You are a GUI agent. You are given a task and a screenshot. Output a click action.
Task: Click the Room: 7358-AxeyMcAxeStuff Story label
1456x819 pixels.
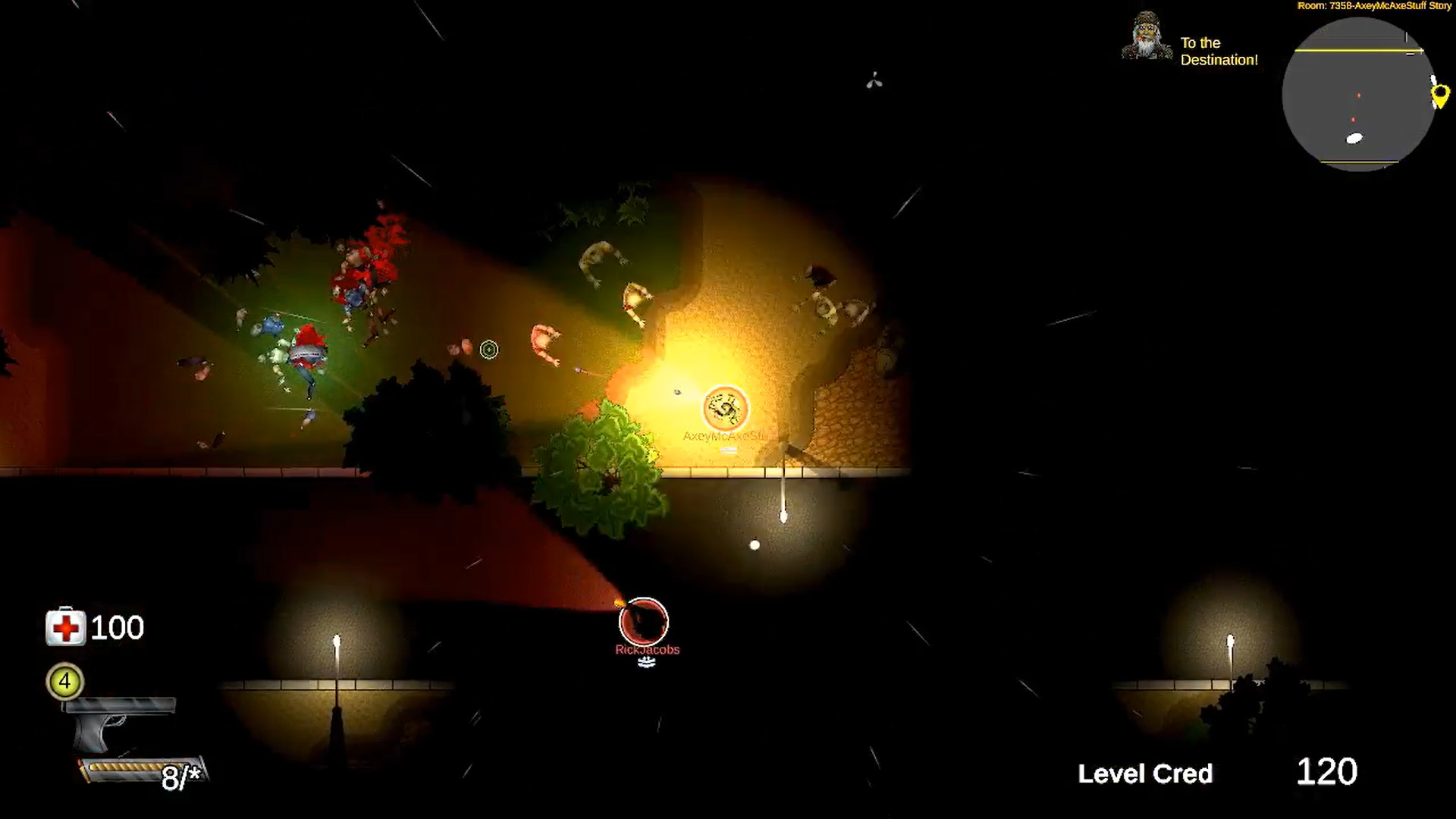[x=1374, y=6]
